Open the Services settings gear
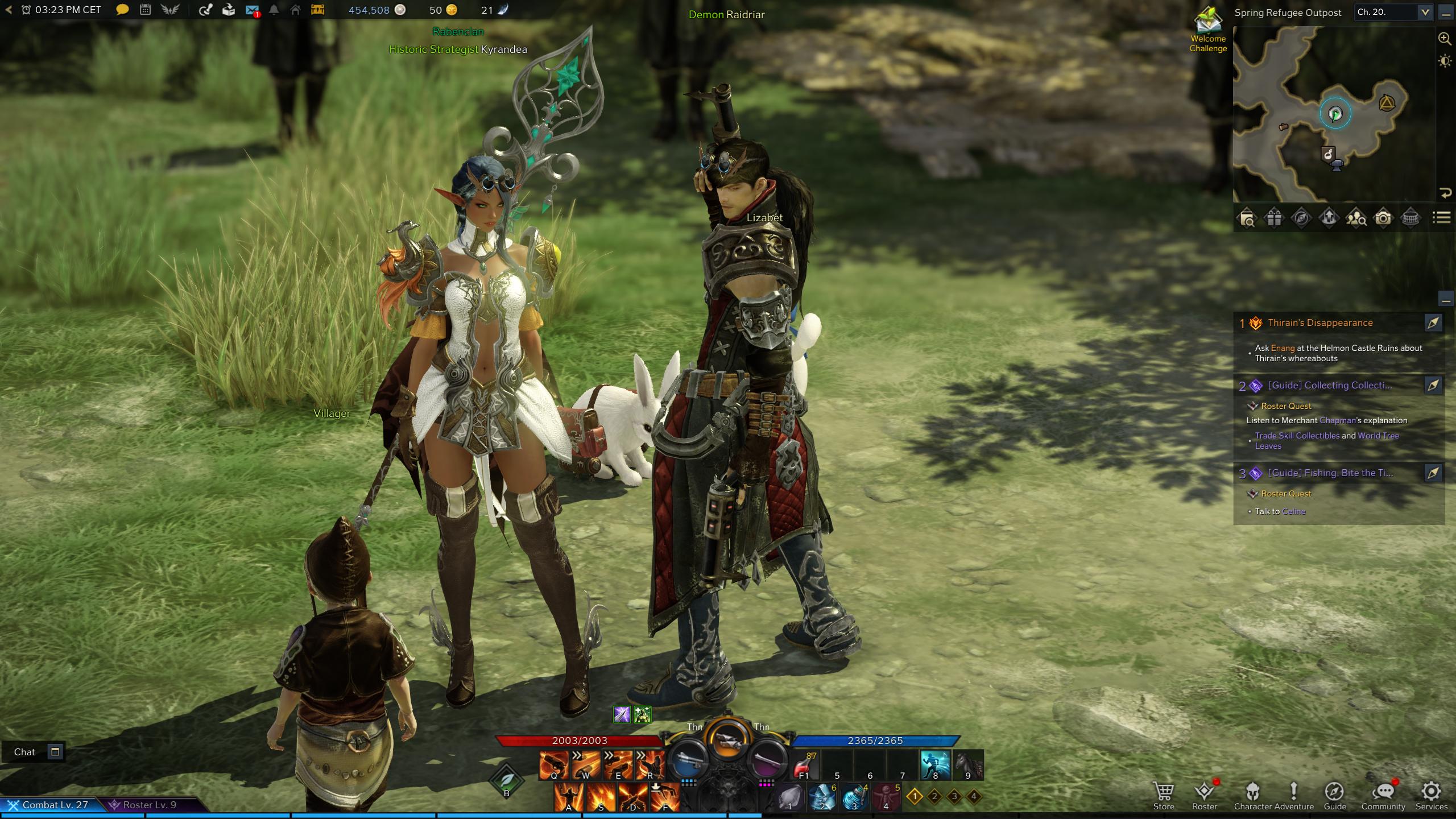 1431,795
